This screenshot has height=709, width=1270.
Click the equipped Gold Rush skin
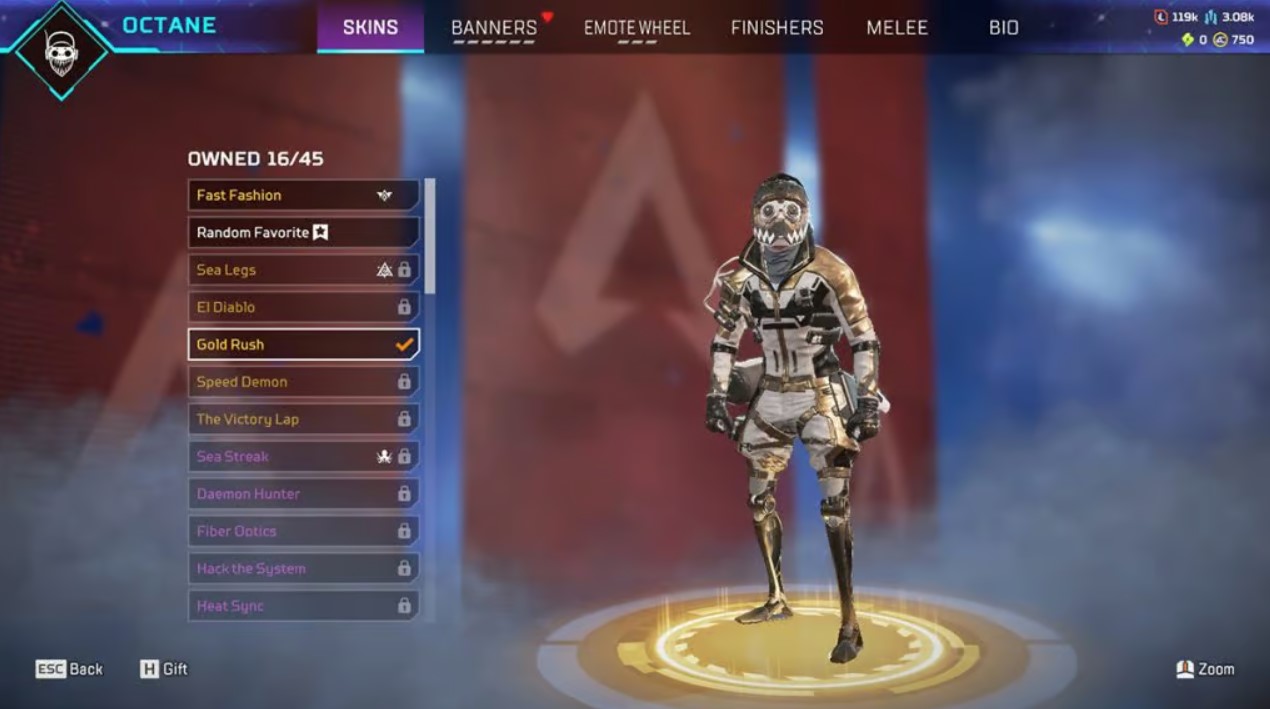pos(303,344)
